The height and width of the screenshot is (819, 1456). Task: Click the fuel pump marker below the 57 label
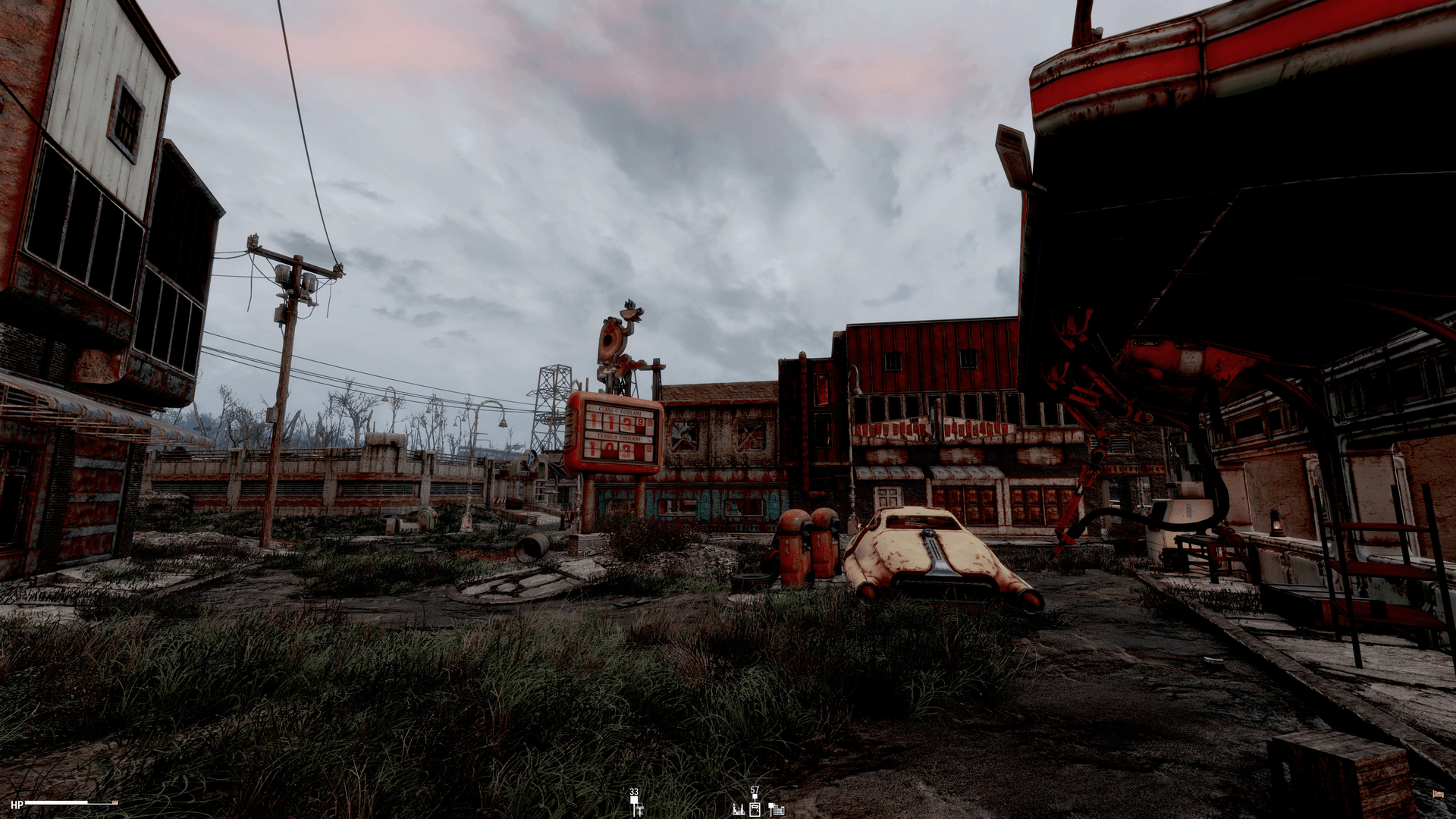coord(755,809)
